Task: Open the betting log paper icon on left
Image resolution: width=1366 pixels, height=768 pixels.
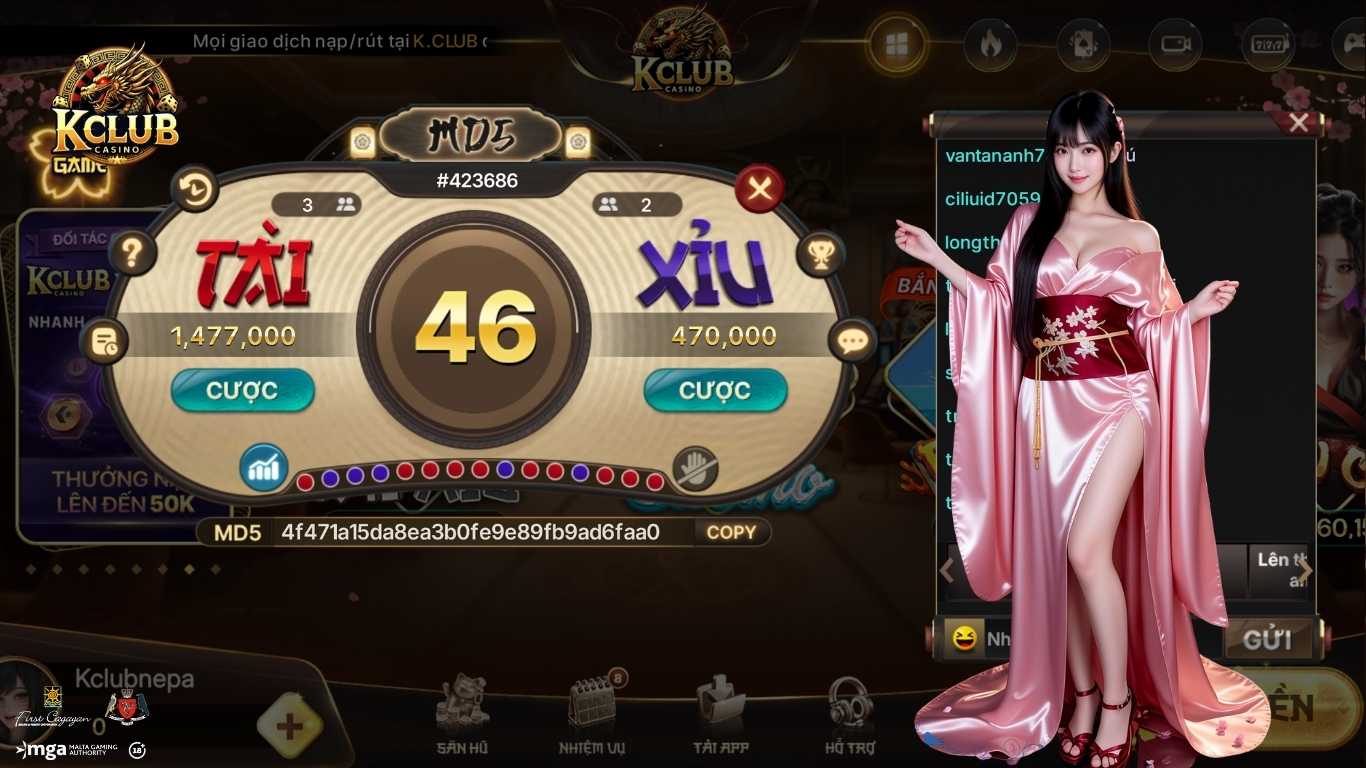Action: 105,341
